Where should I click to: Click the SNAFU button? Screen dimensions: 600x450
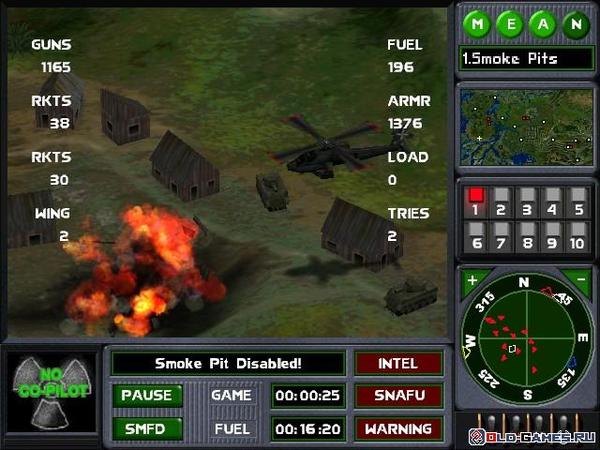[398, 395]
